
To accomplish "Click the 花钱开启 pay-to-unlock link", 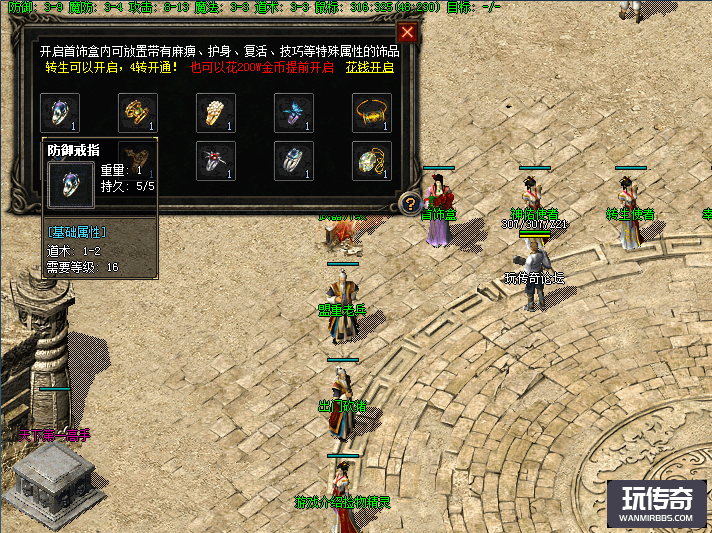I will coord(370,68).
